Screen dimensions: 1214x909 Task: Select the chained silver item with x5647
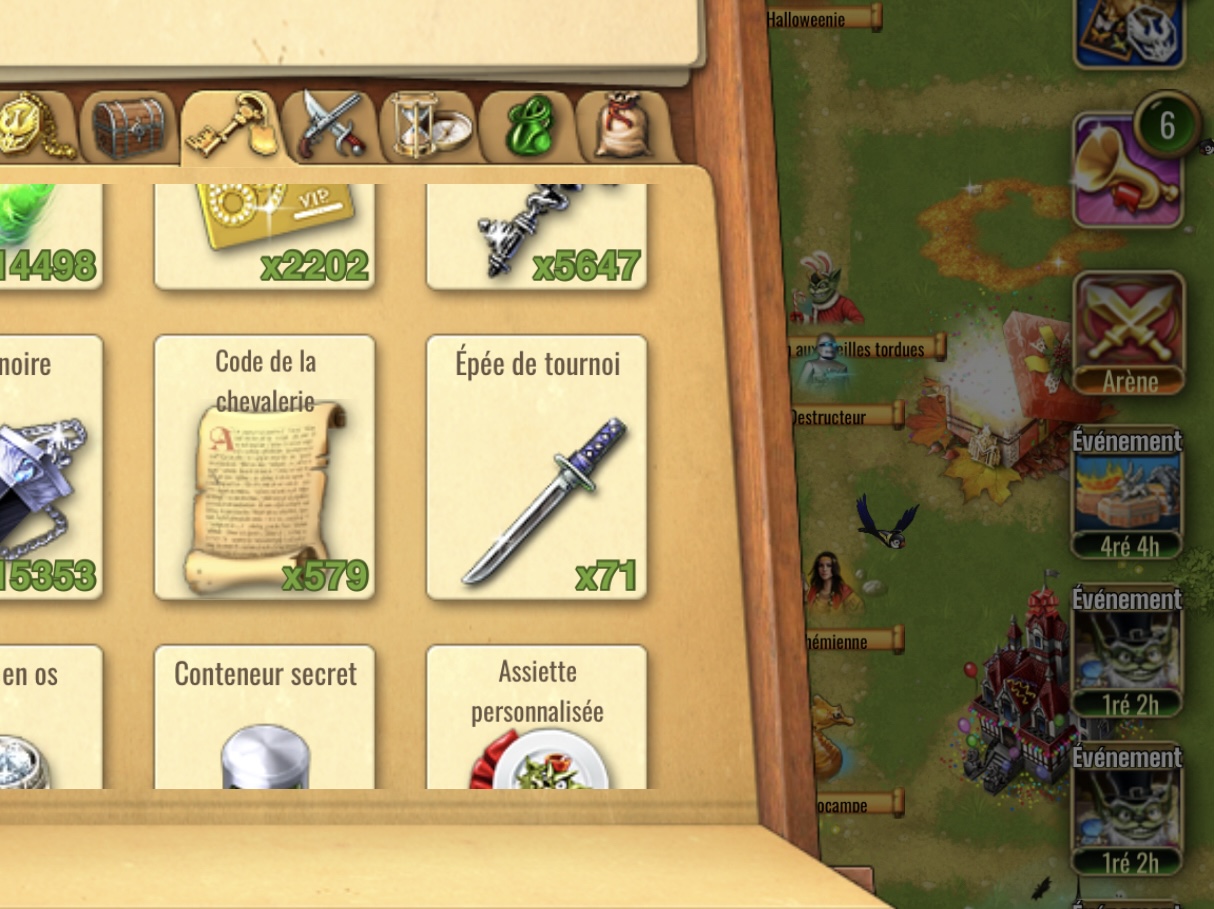[x=537, y=235]
